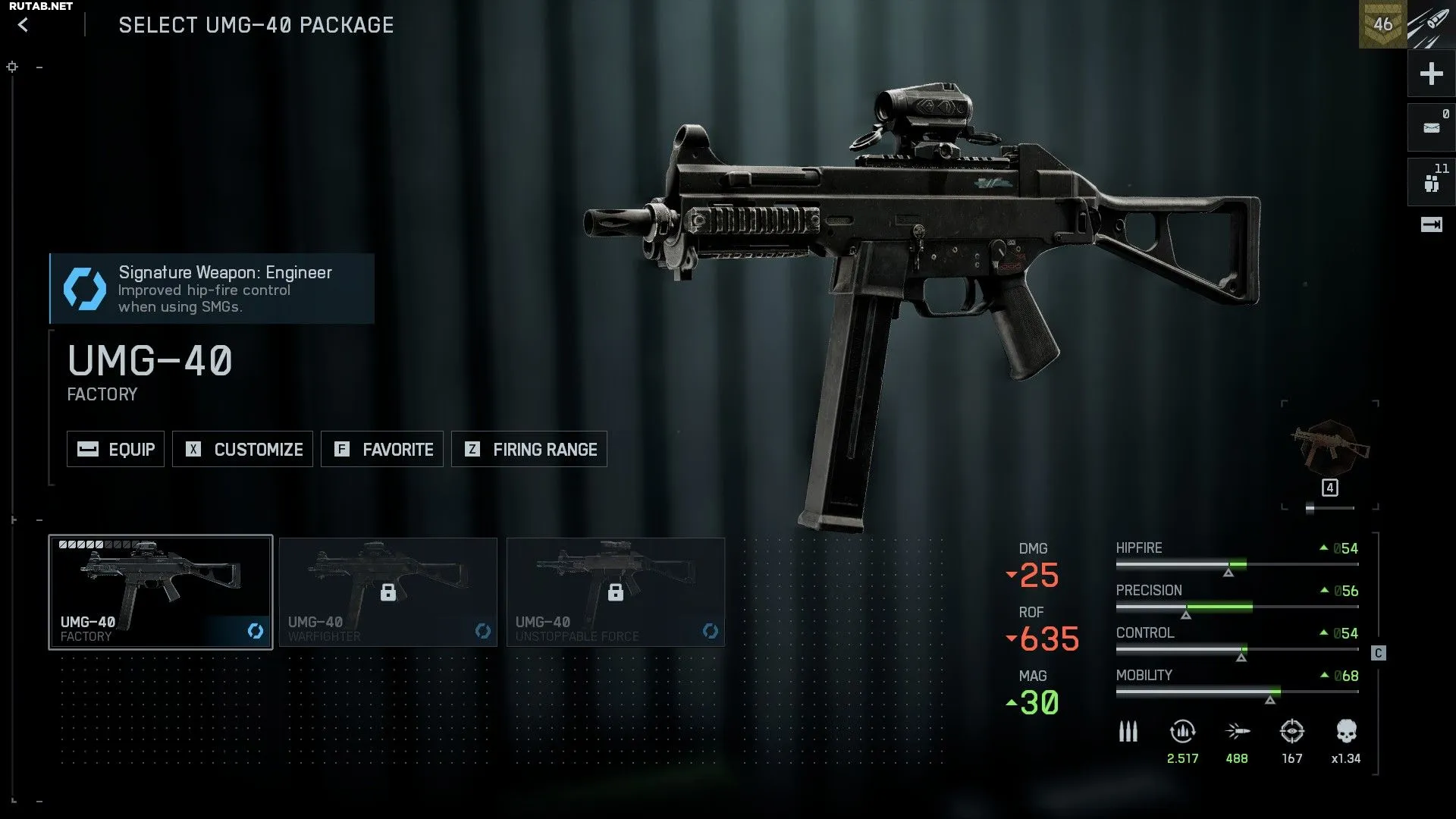Select the weapon skin preview thumbnail
Screen dimensions: 1456x819
[x=1330, y=448]
